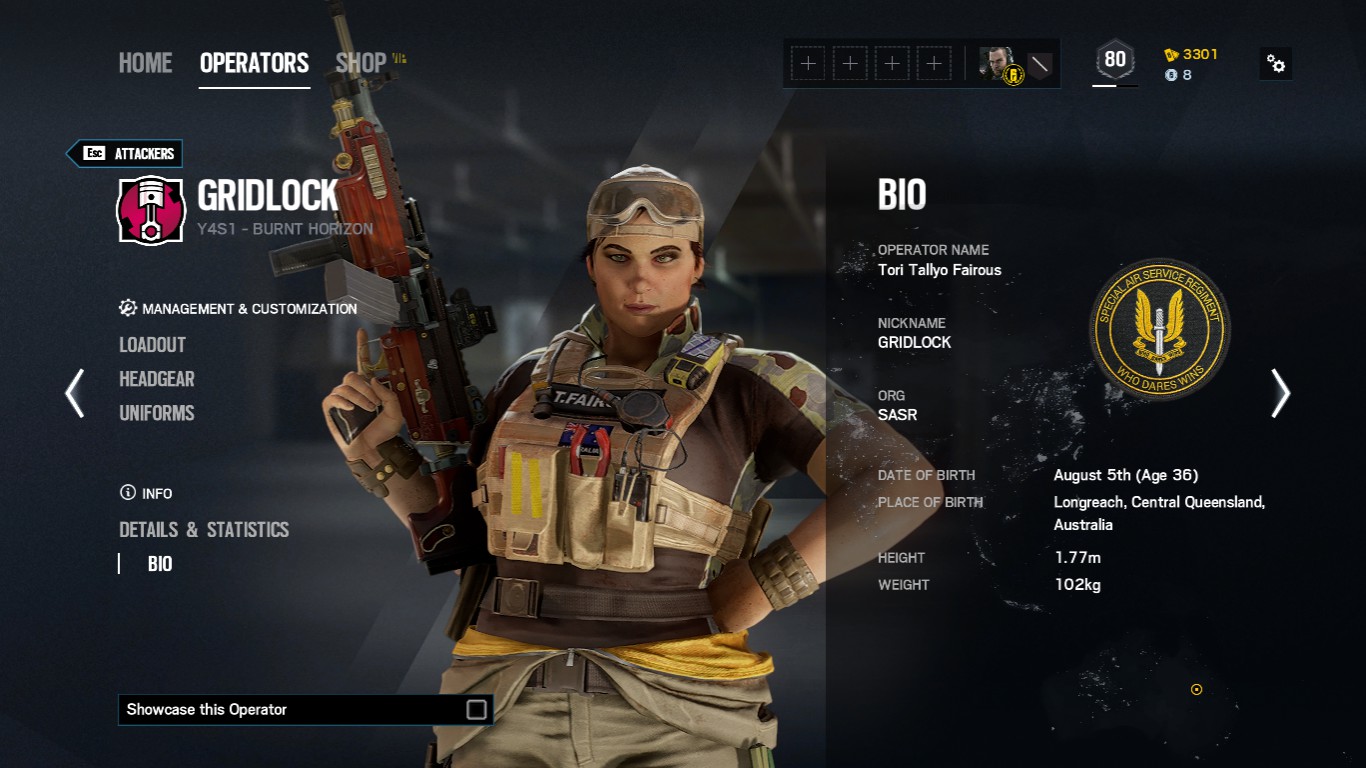The height and width of the screenshot is (768, 1366).
Task: Open the level 80 clearance badge
Action: pyautogui.click(x=1115, y=60)
